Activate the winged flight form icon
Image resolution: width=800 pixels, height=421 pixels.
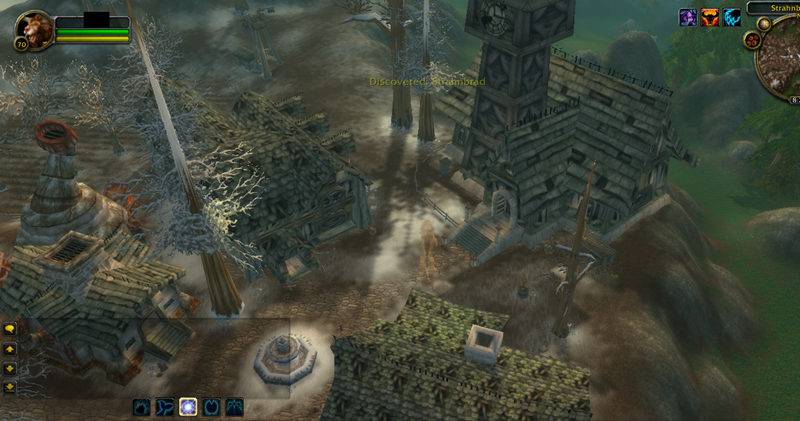[x=234, y=407]
